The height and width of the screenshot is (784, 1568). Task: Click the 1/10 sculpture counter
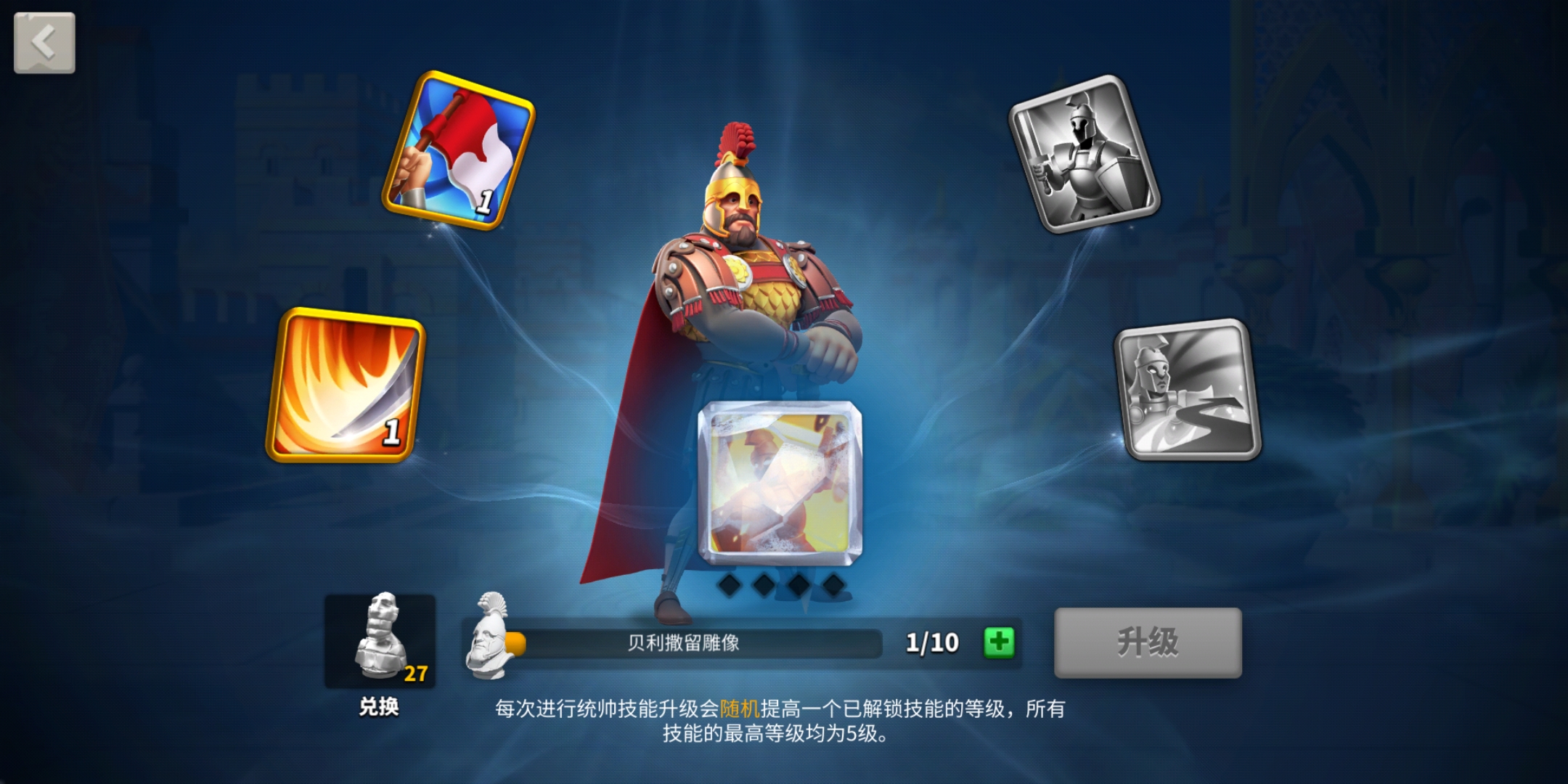931,642
